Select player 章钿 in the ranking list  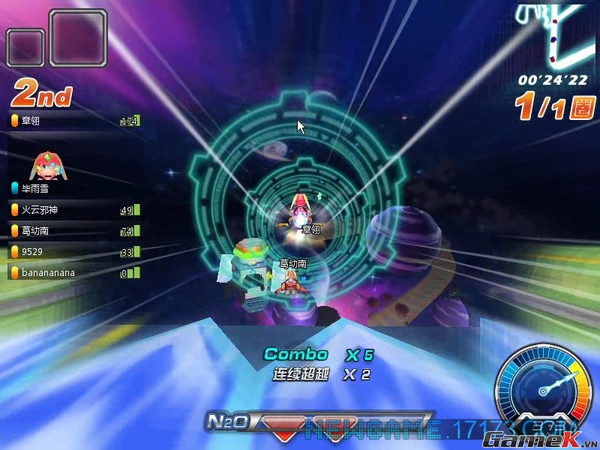(x=72, y=120)
